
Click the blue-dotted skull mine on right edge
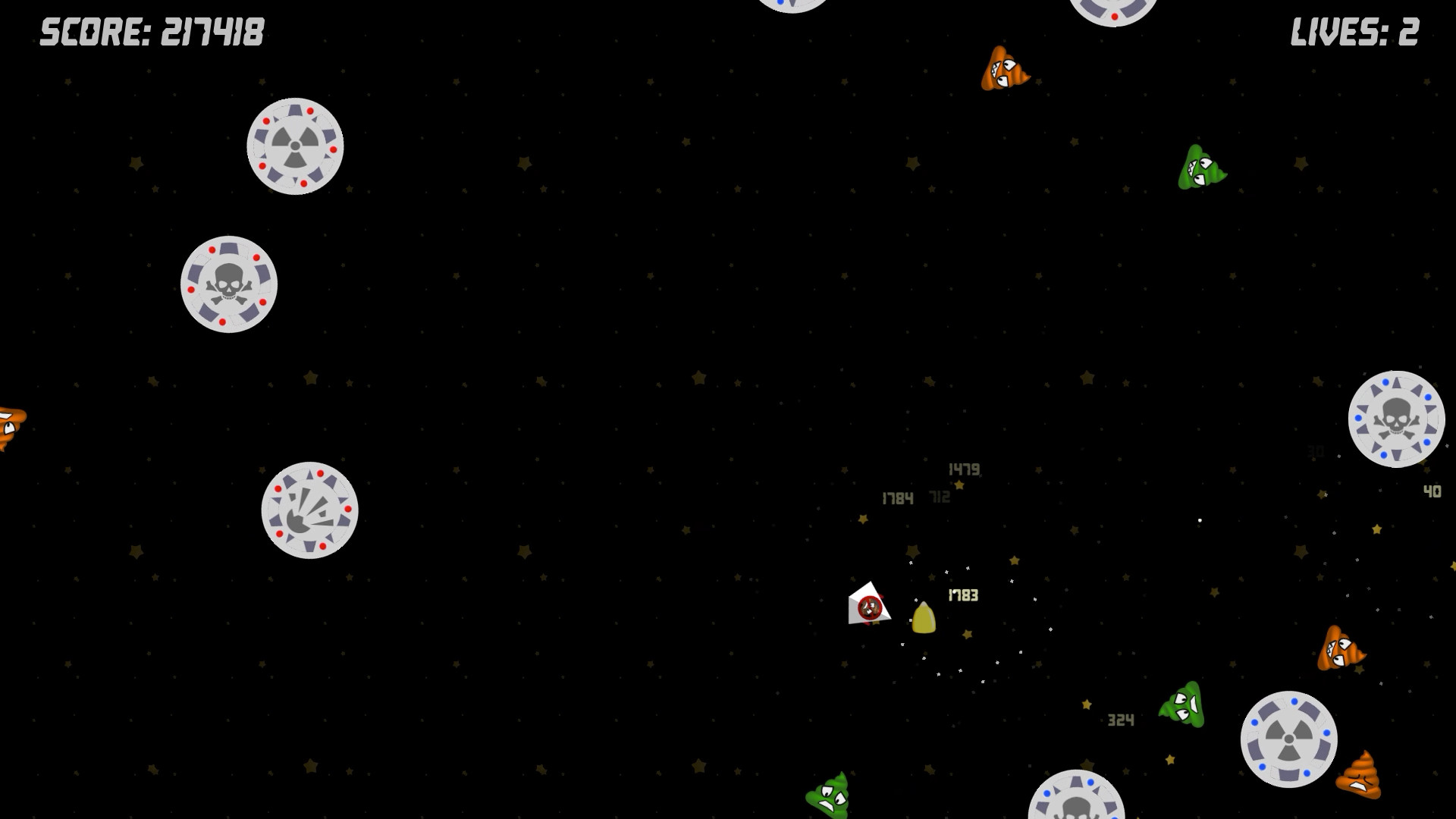1398,418
